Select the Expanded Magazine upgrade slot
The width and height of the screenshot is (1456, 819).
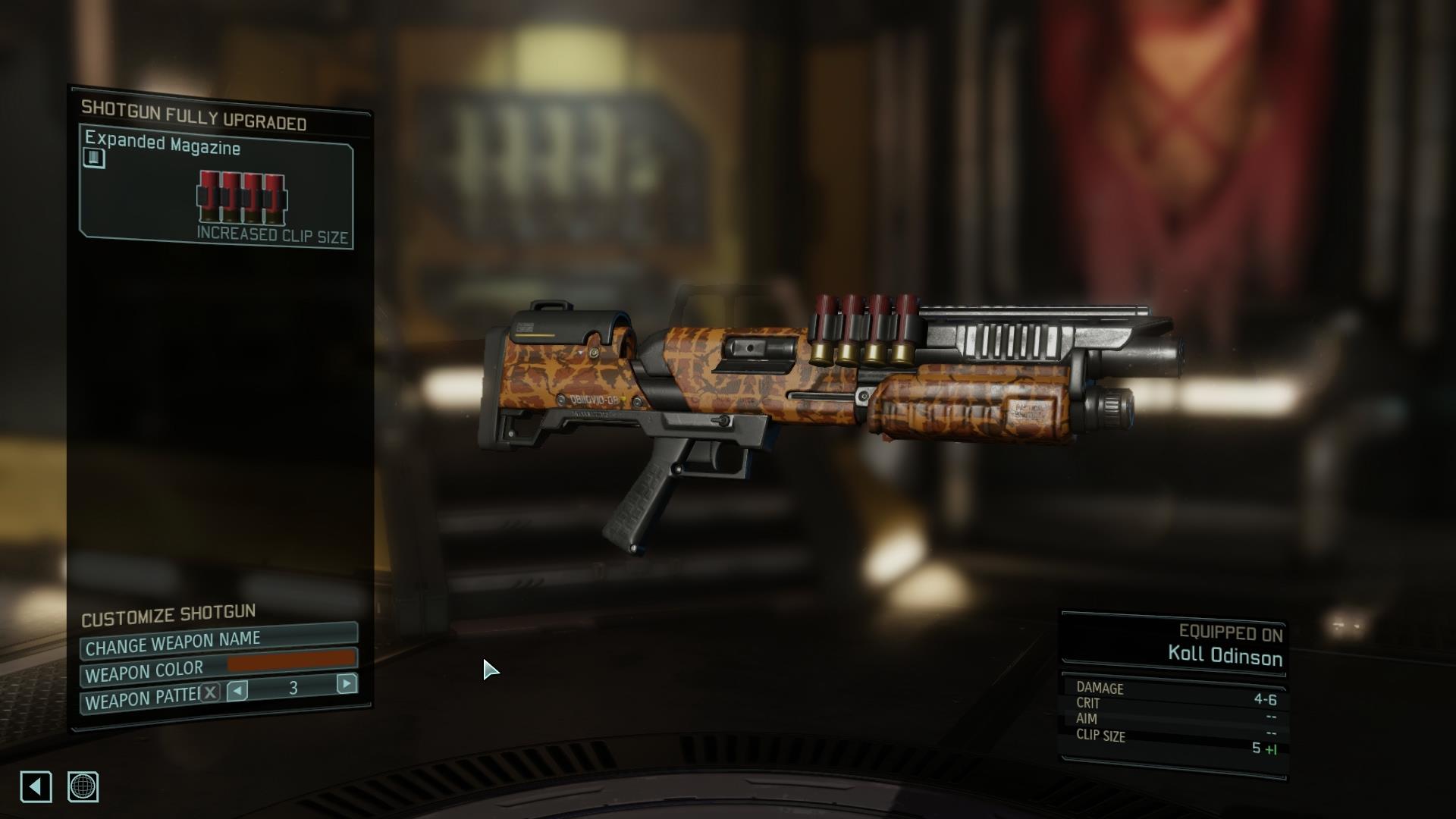pos(216,188)
